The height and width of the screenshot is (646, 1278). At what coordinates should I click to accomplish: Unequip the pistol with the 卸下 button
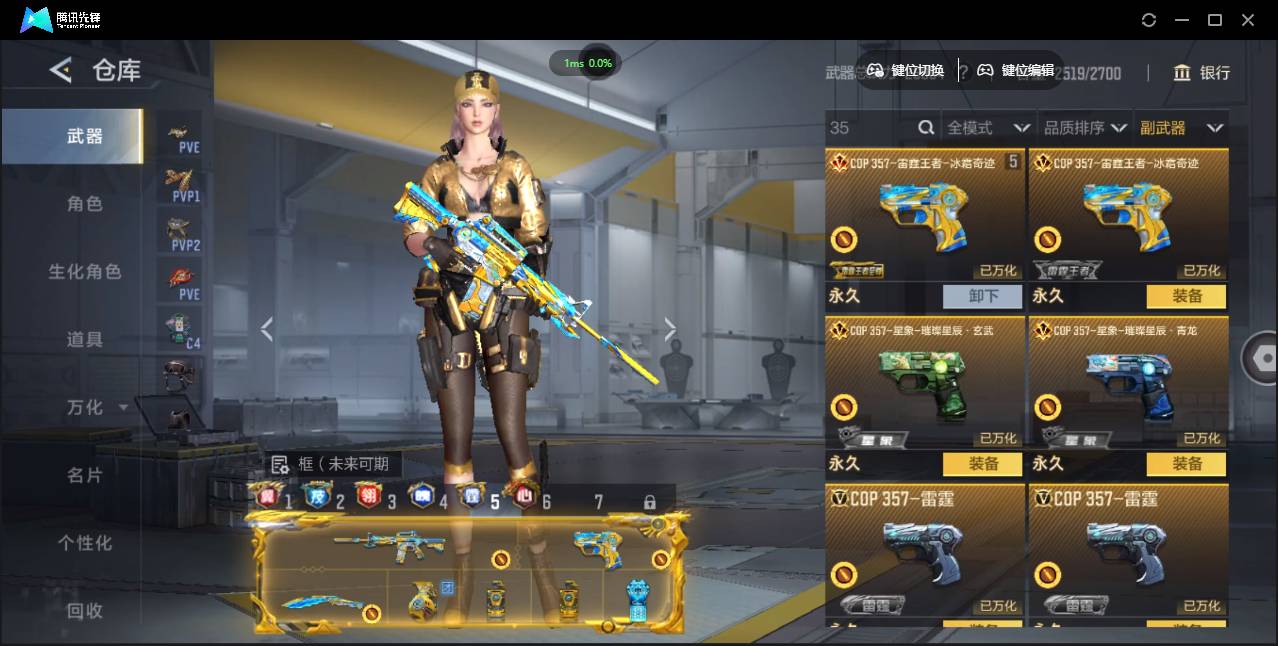pos(982,296)
